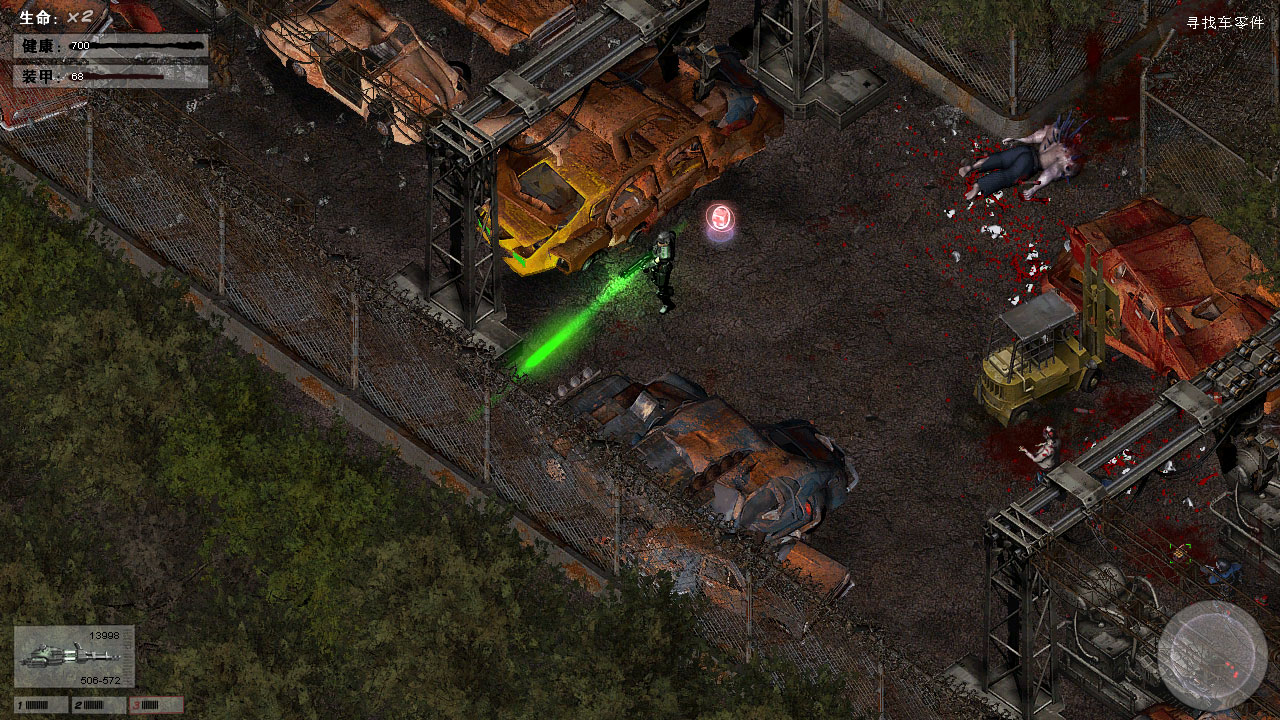Screen dimensions: 1280x720
Task: Open the circular radar minimap
Action: click(x=1212, y=655)
